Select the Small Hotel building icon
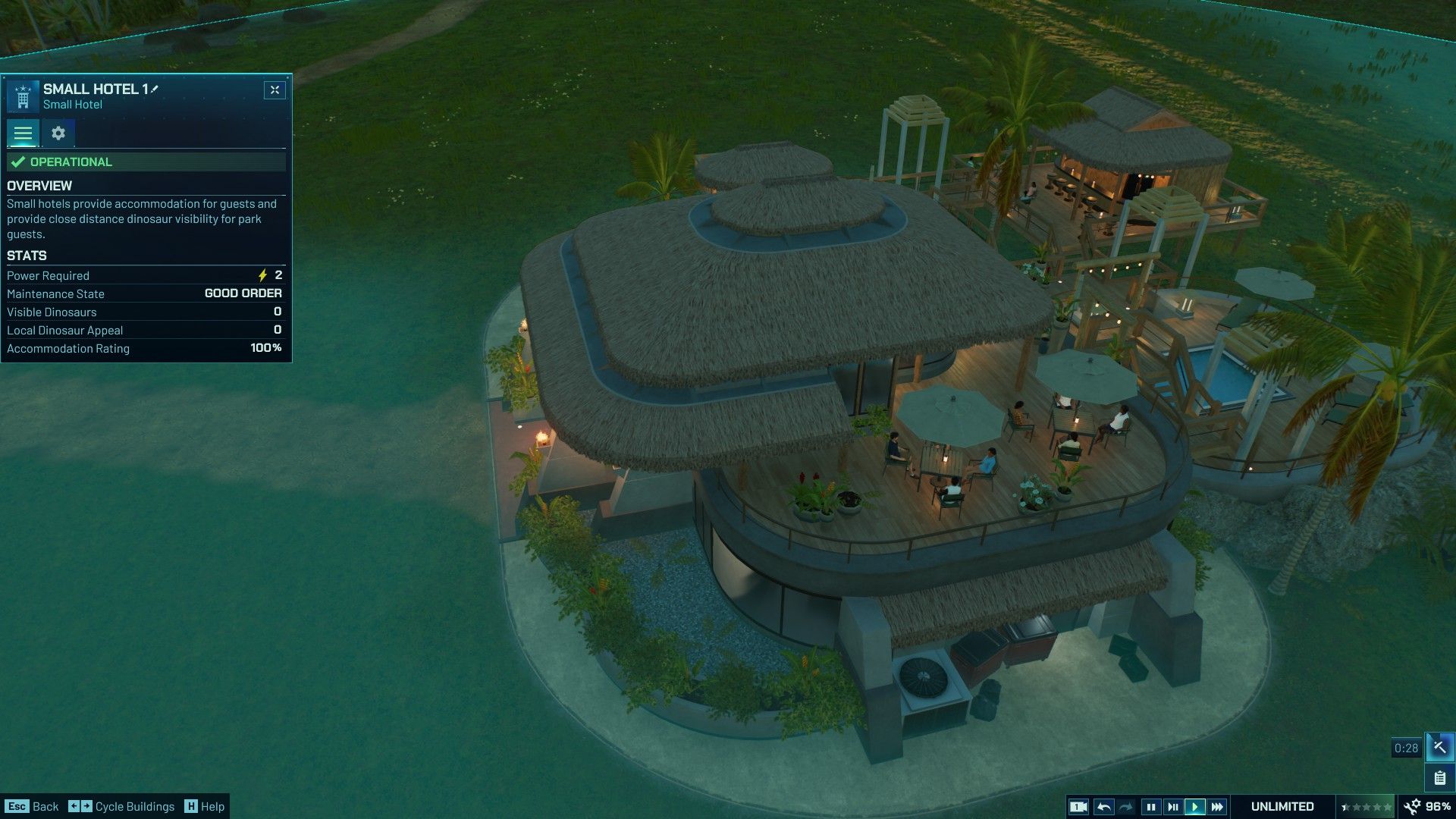This screenshot has width=1456, height=819. [x=23, y=97]
